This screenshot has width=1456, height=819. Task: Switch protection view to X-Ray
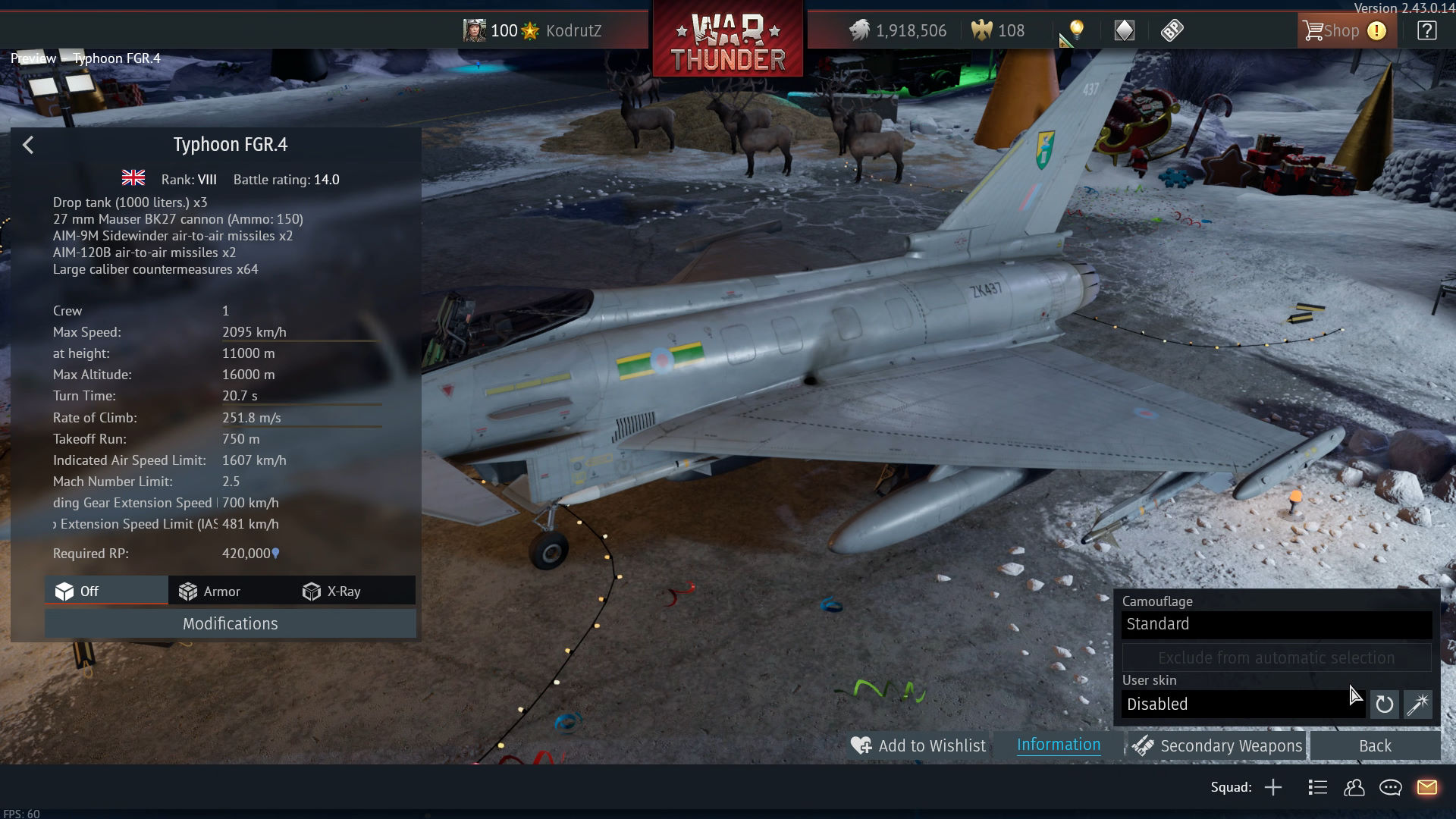(331, 591)
